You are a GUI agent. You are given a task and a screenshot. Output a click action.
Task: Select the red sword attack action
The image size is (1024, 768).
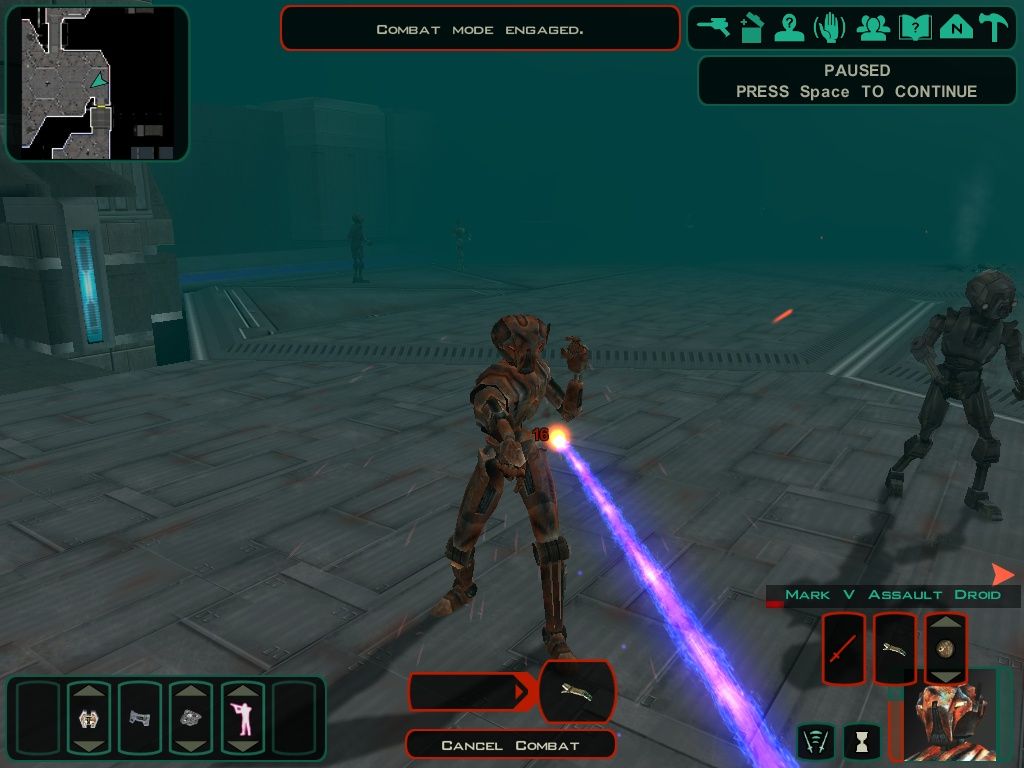coord(843,649)
